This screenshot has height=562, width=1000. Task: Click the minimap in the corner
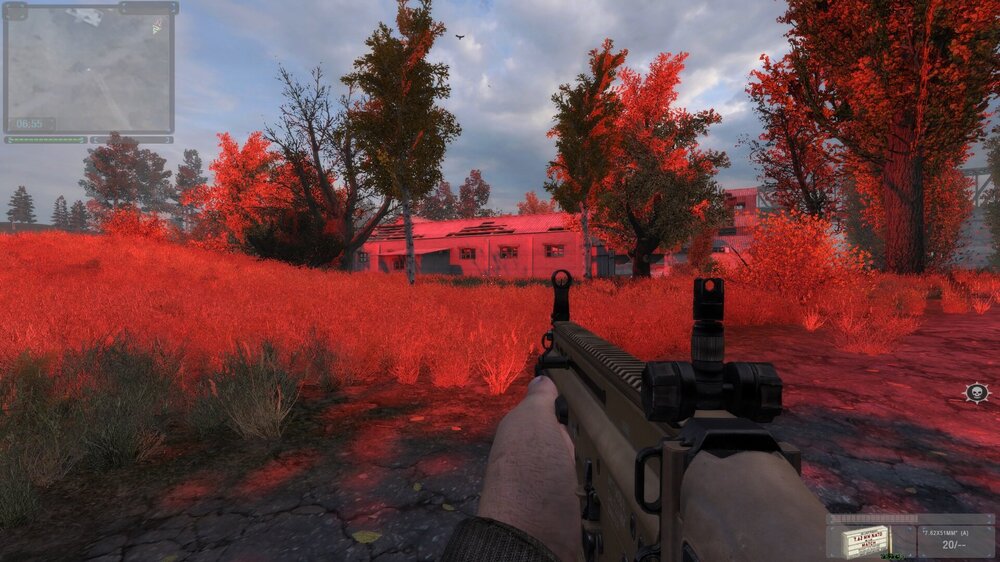(89, 68)
